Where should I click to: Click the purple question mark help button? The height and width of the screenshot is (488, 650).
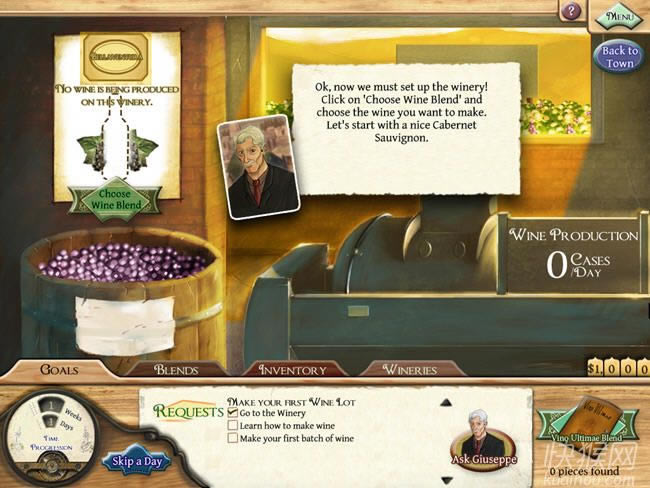[571, 12]
